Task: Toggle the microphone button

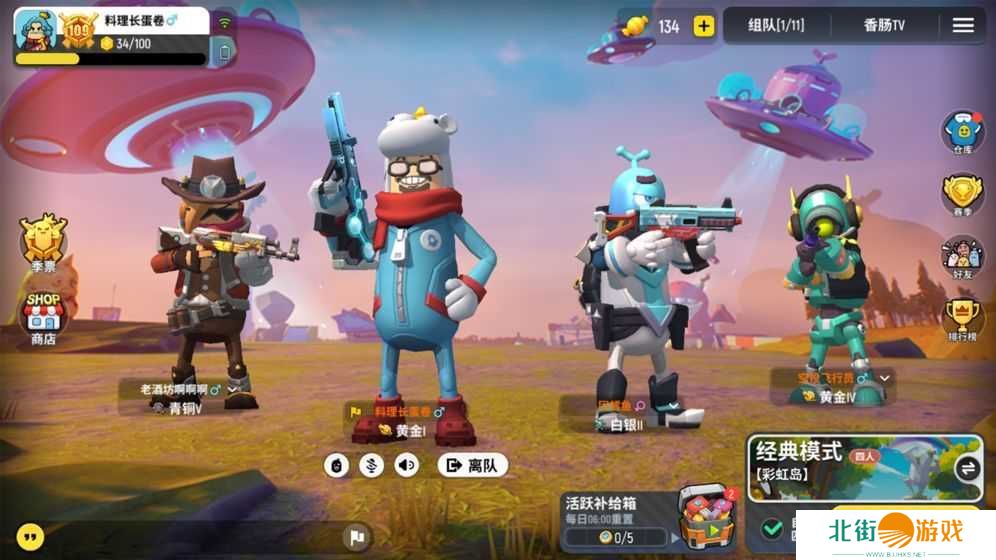Action: (x=372, y=465)
